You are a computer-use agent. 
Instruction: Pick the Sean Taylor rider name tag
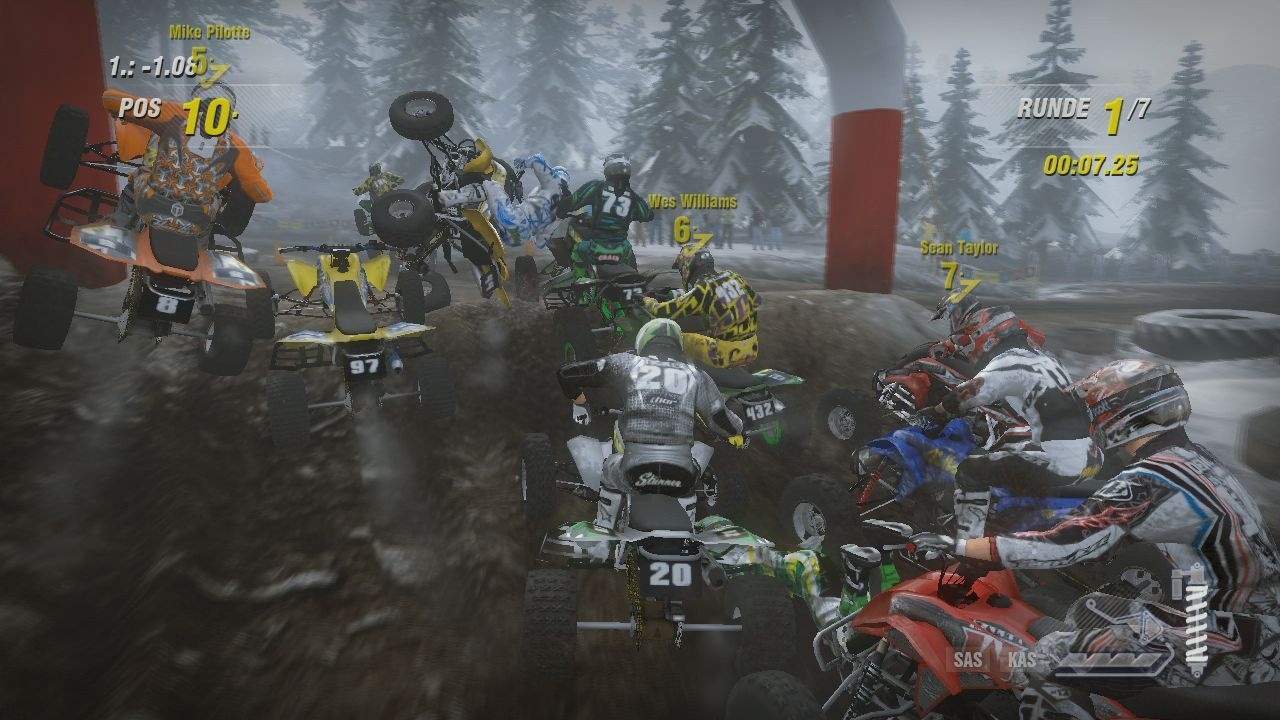[x=960, y=248]
